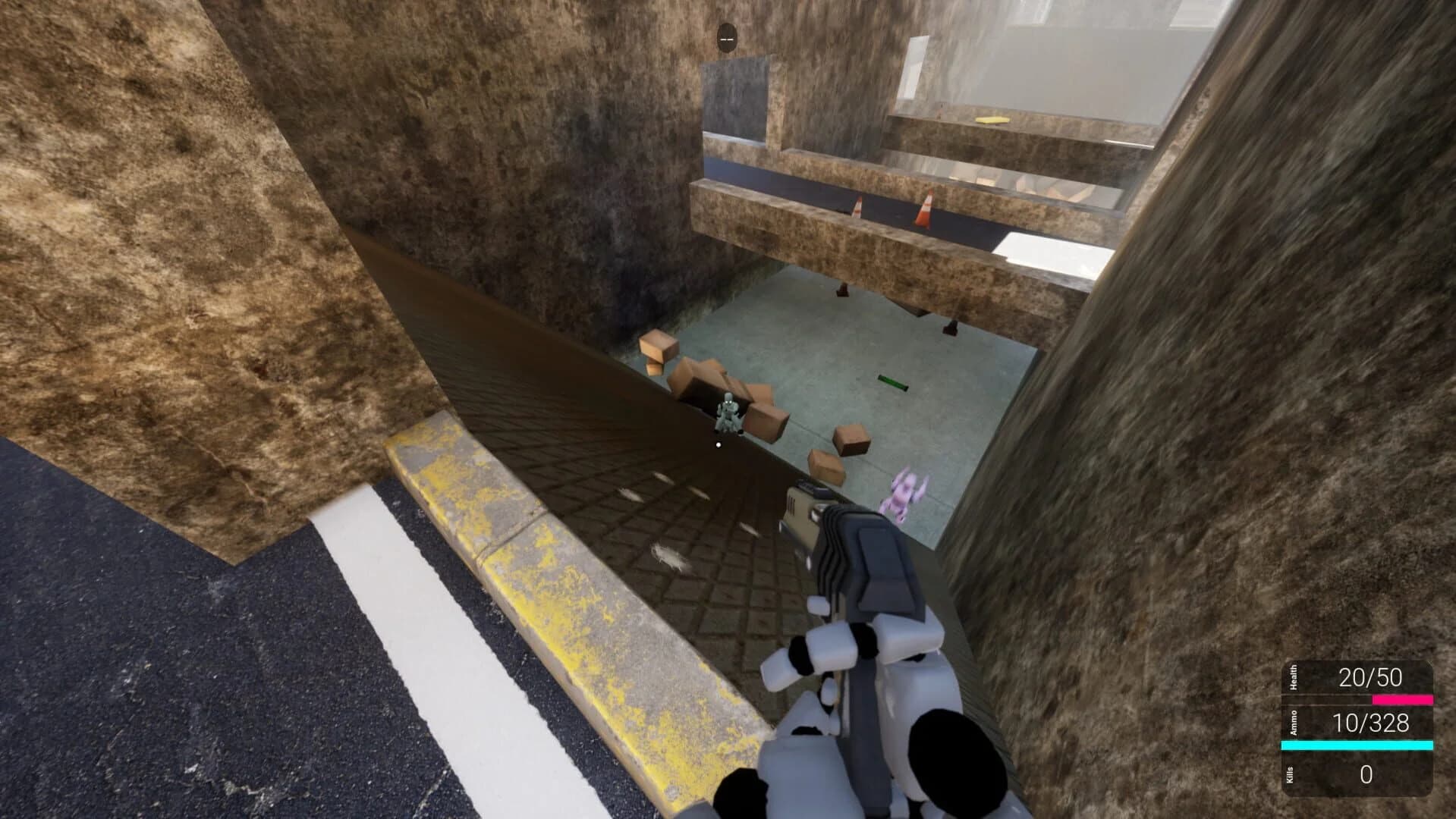Click the Ammo label in the HUD
Viewport: 1456px width, 819px height.
[1292, 723]
